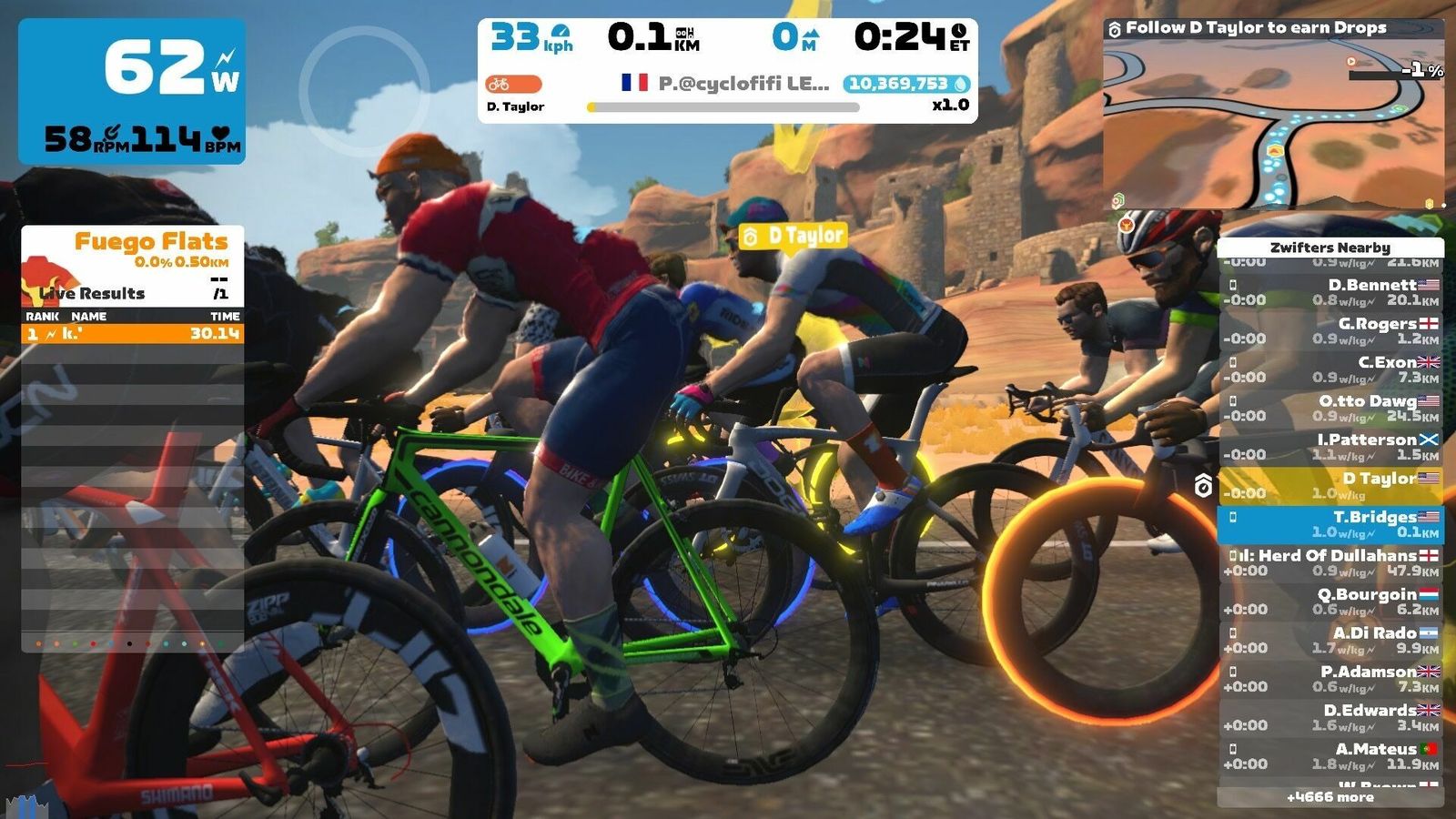1456x819 pixels.
Task: Select the T.Bridges rider row
Action: click(x=1330, y=524)
